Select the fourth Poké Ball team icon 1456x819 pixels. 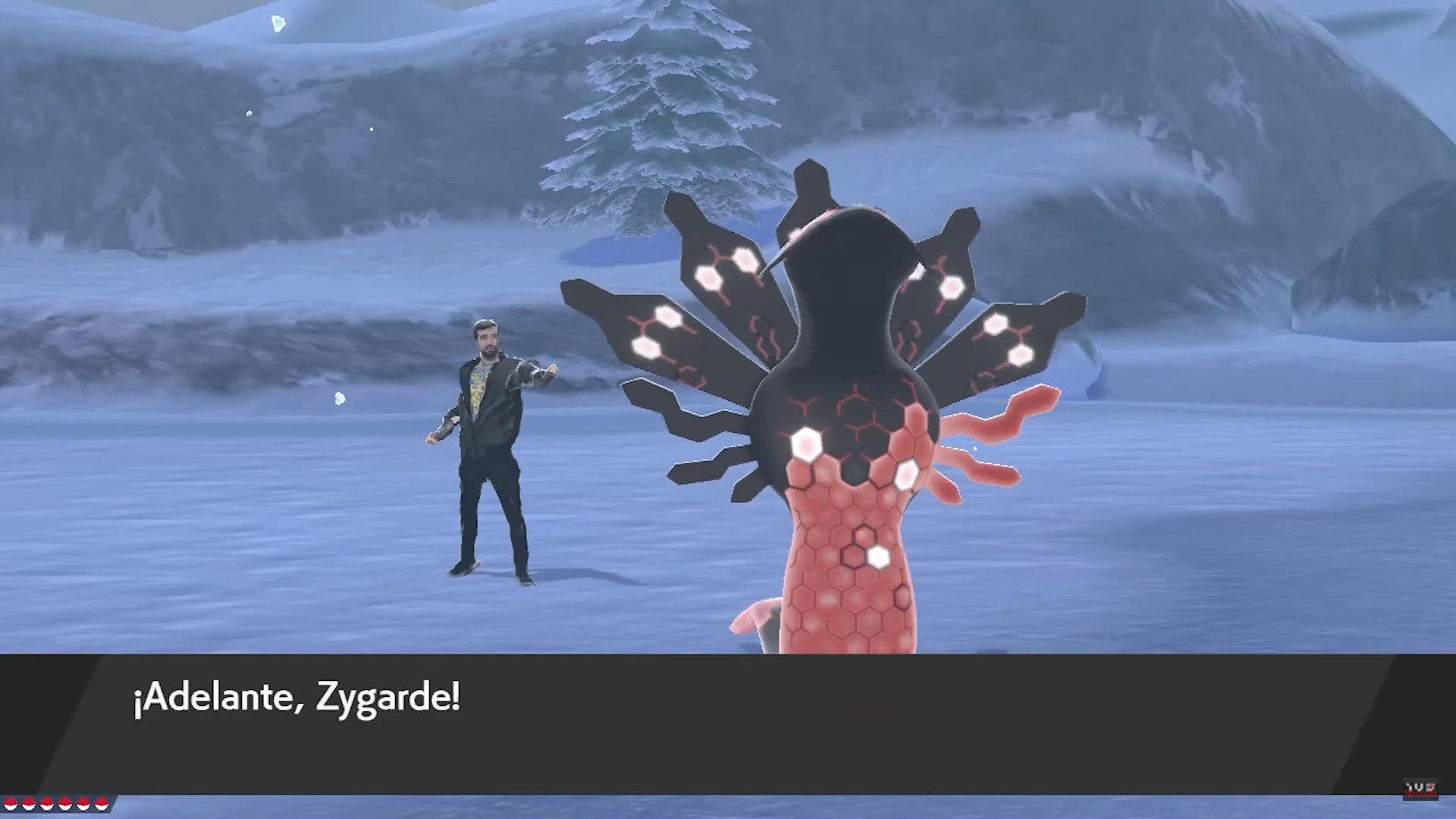(x=64, y=804)
